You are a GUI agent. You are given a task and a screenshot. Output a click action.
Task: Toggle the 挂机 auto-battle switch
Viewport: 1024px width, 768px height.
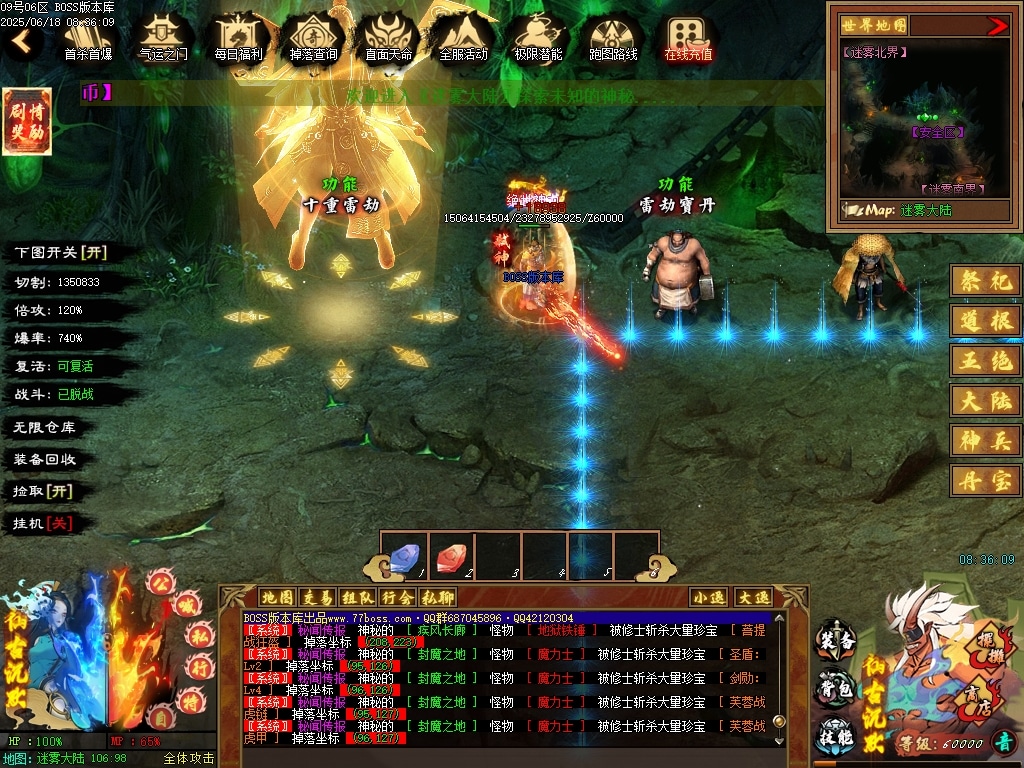coord(43,523)
